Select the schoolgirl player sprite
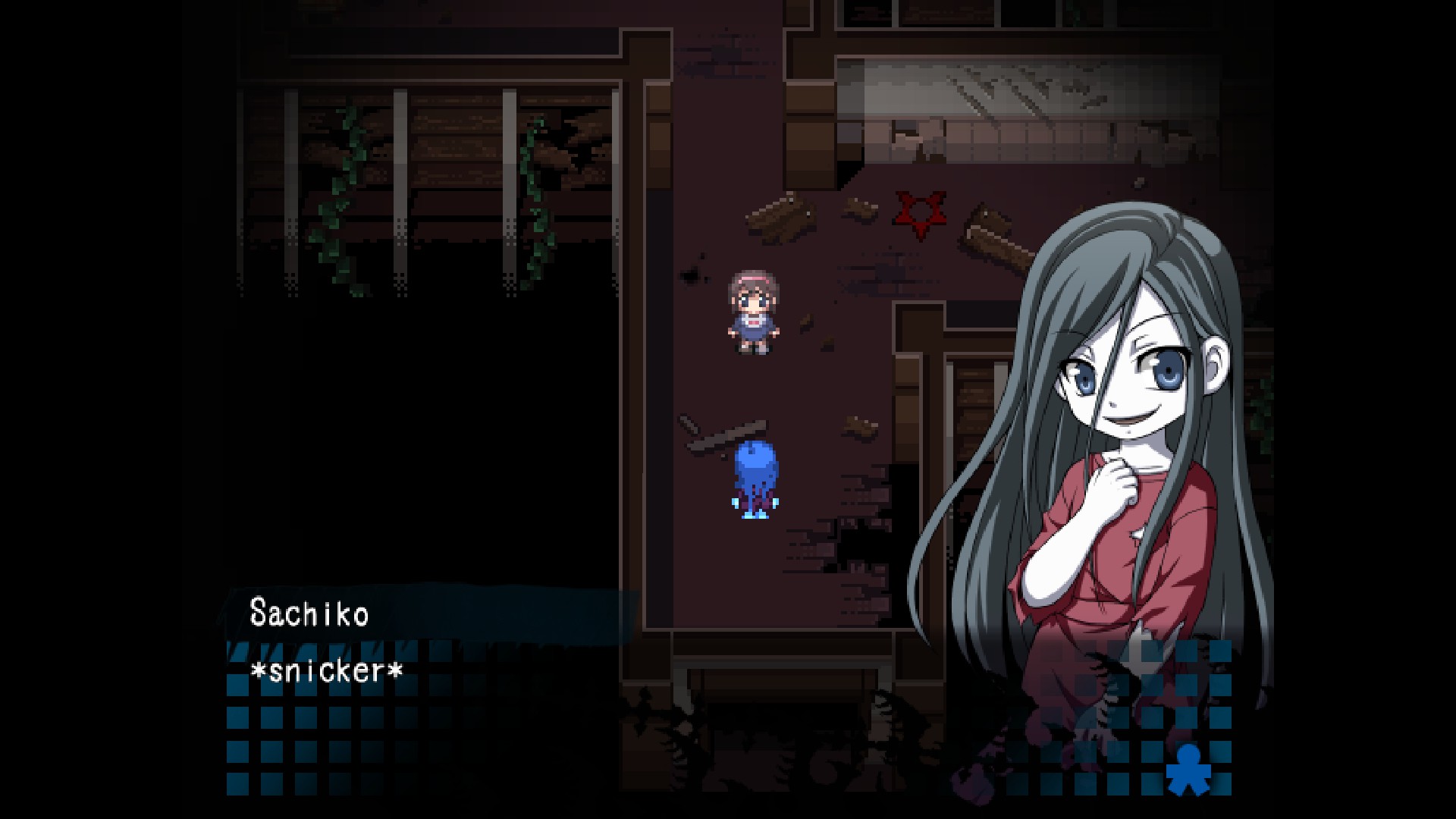Viewport: 1456px width, 819px height. click(x=753, y=311)
